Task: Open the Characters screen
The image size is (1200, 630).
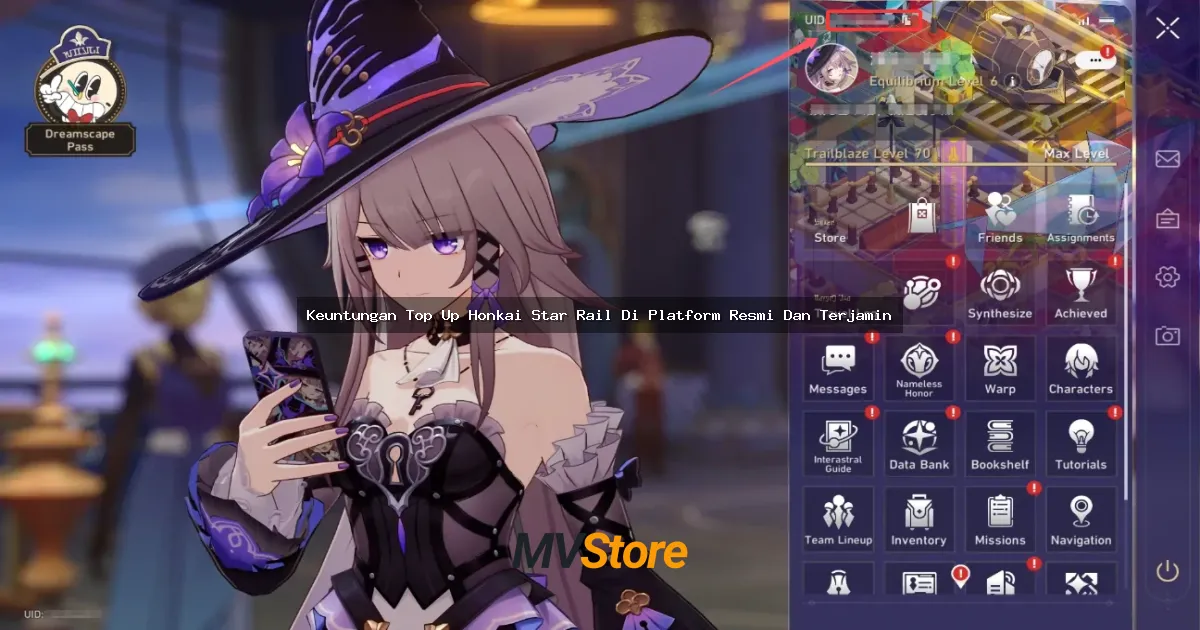Action: pos(1081,369)
